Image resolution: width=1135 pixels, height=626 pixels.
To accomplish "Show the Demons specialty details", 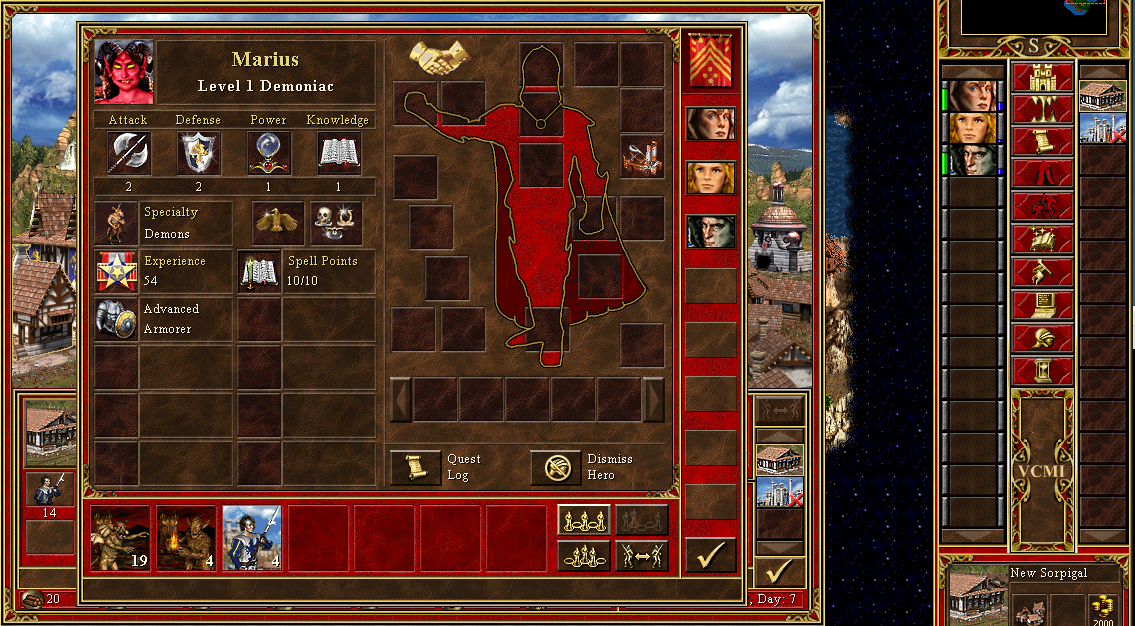I will pyautogui.click(x=117, y=222).
